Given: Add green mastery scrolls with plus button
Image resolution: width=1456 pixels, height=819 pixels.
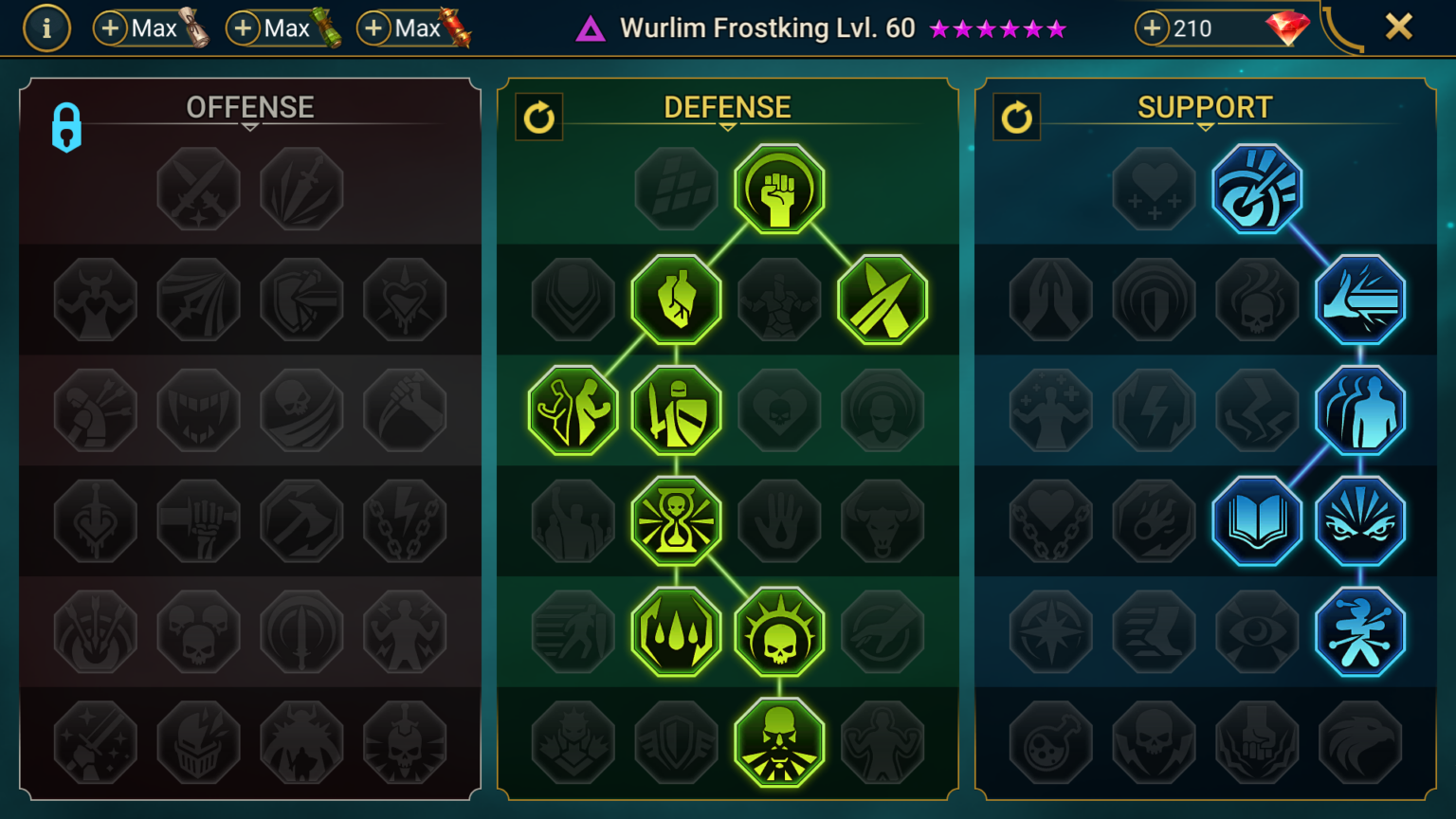Looking at the screenshot, I should click(x=243, y=28).
